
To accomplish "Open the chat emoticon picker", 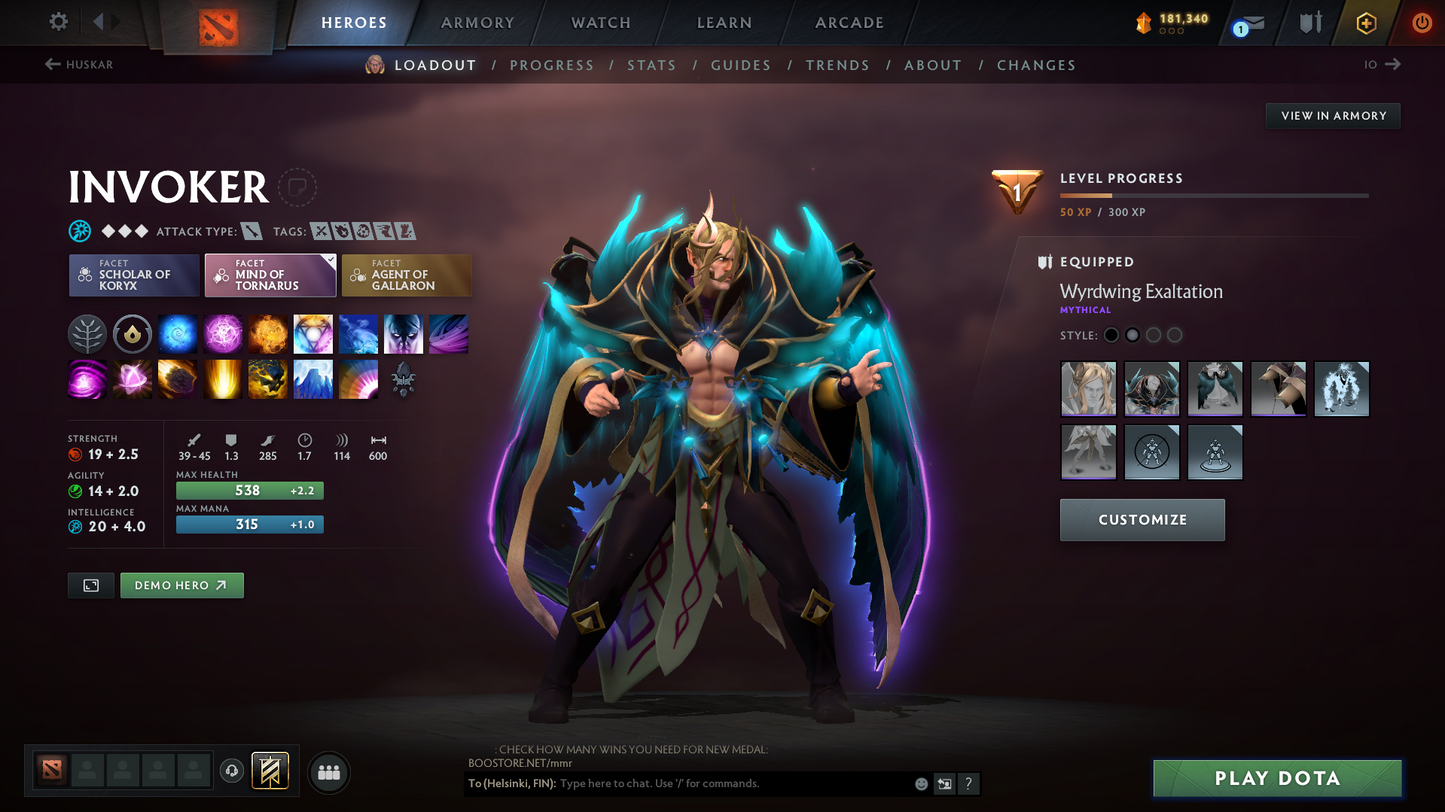I will point(921,784).
